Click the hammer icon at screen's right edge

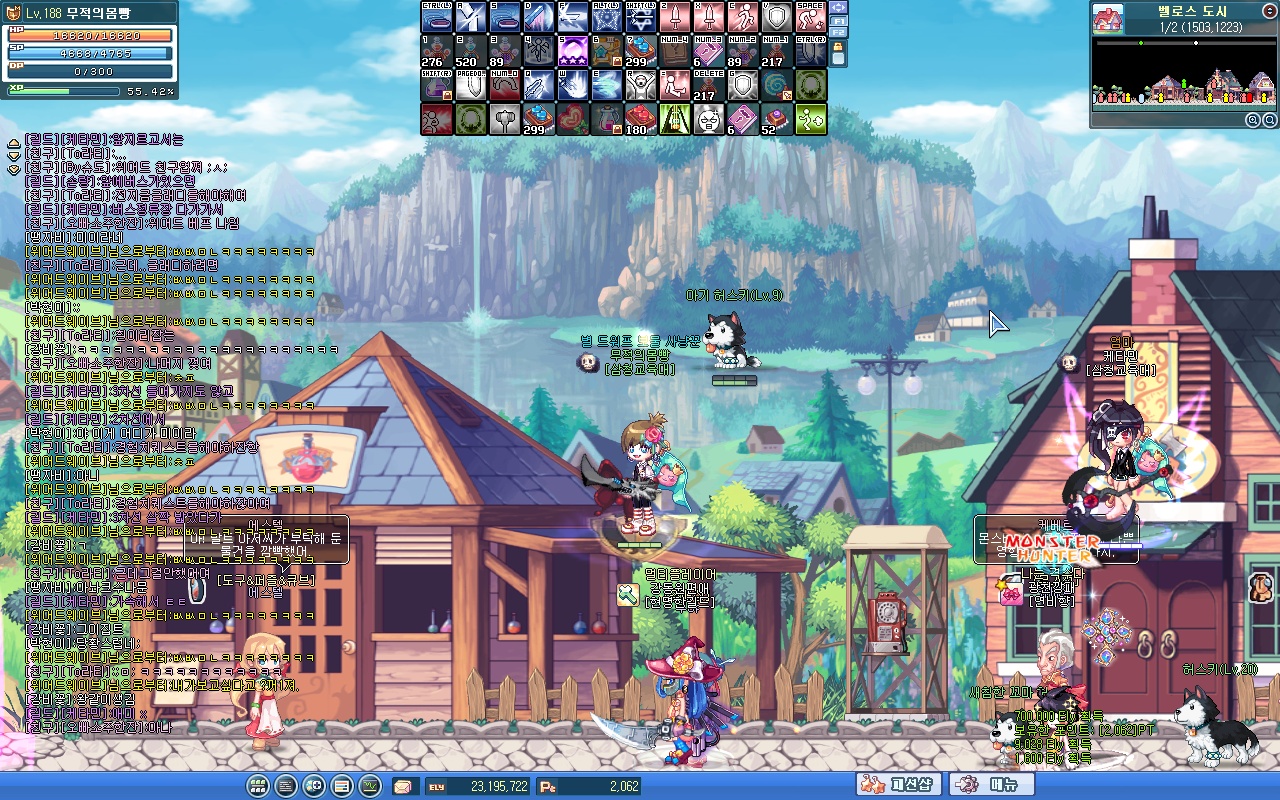[x=1261, y=585]
